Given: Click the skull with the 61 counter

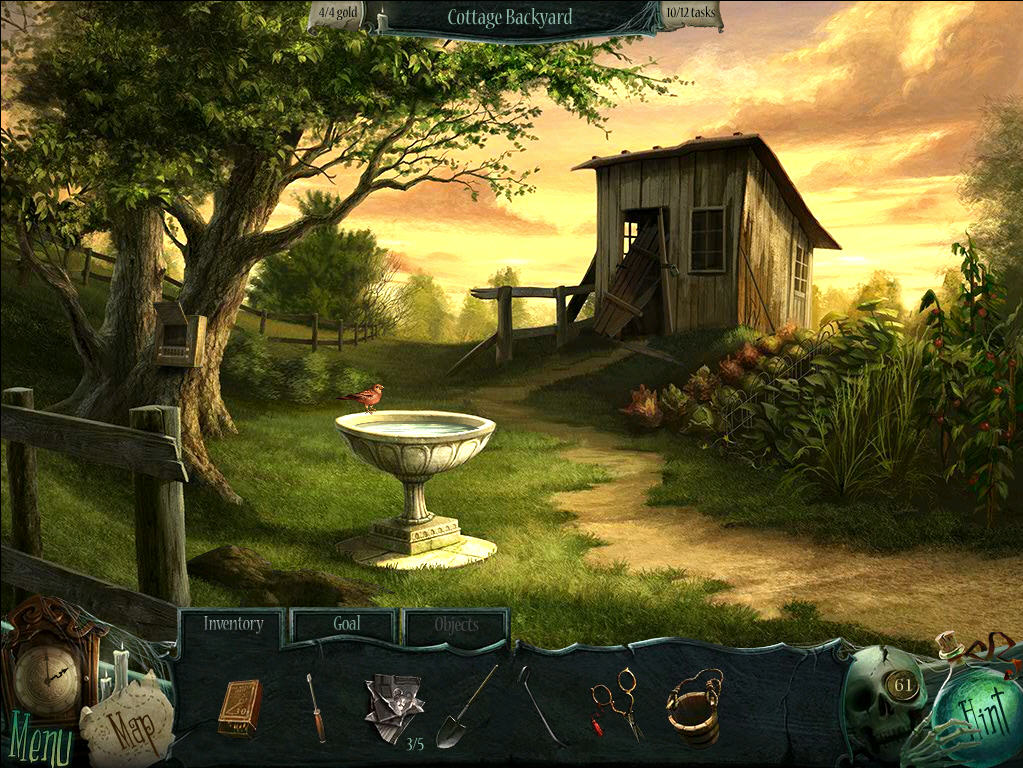Looking at the screenshot, I should pos(884,700).
